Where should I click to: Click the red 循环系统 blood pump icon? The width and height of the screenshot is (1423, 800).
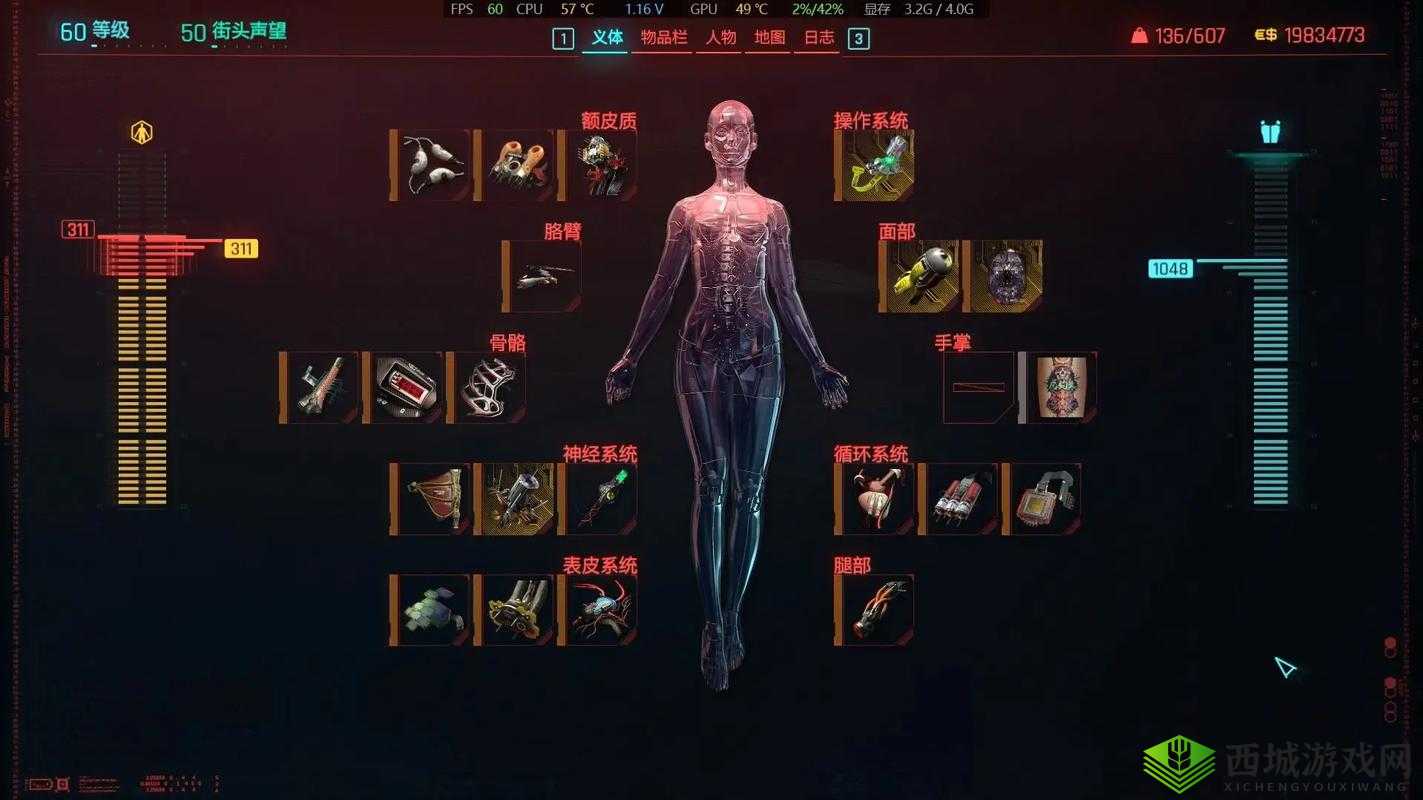875,497
